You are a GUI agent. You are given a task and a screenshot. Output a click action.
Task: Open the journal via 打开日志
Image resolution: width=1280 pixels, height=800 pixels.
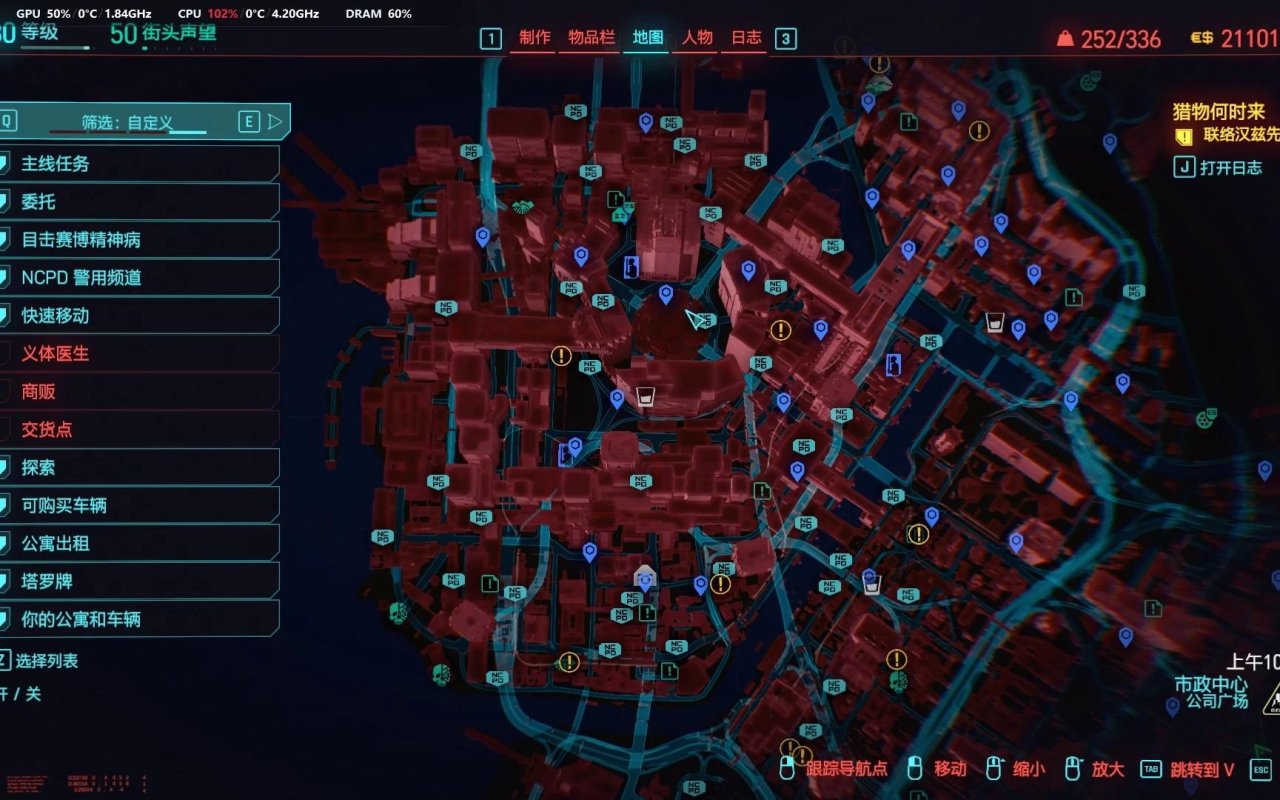click(x=1230, y=168)
